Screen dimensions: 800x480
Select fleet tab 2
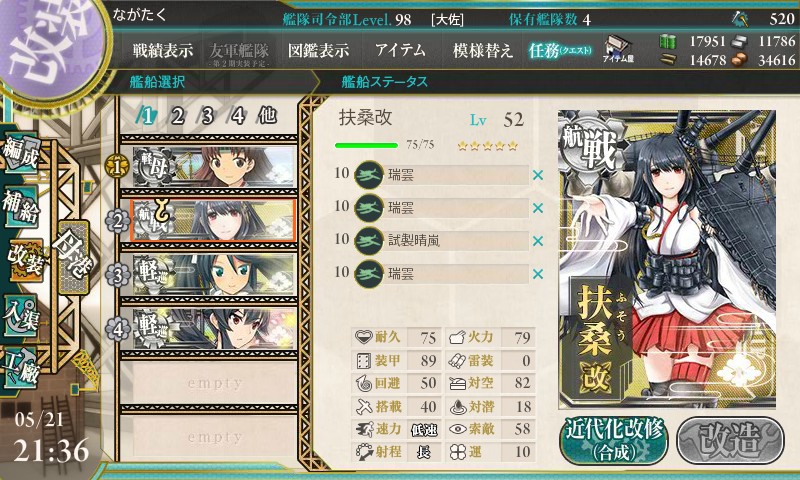point(177,115)
